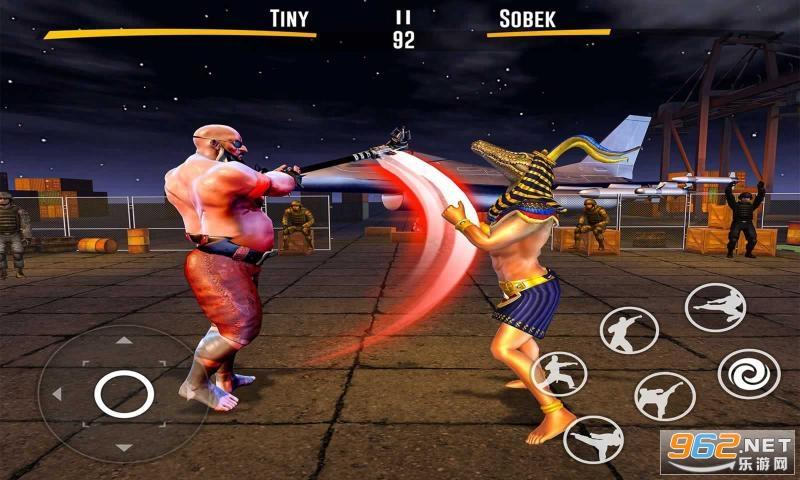Click the joystick's center ring
The height and width of the screenshot is (480, 800).
(123, 393)
